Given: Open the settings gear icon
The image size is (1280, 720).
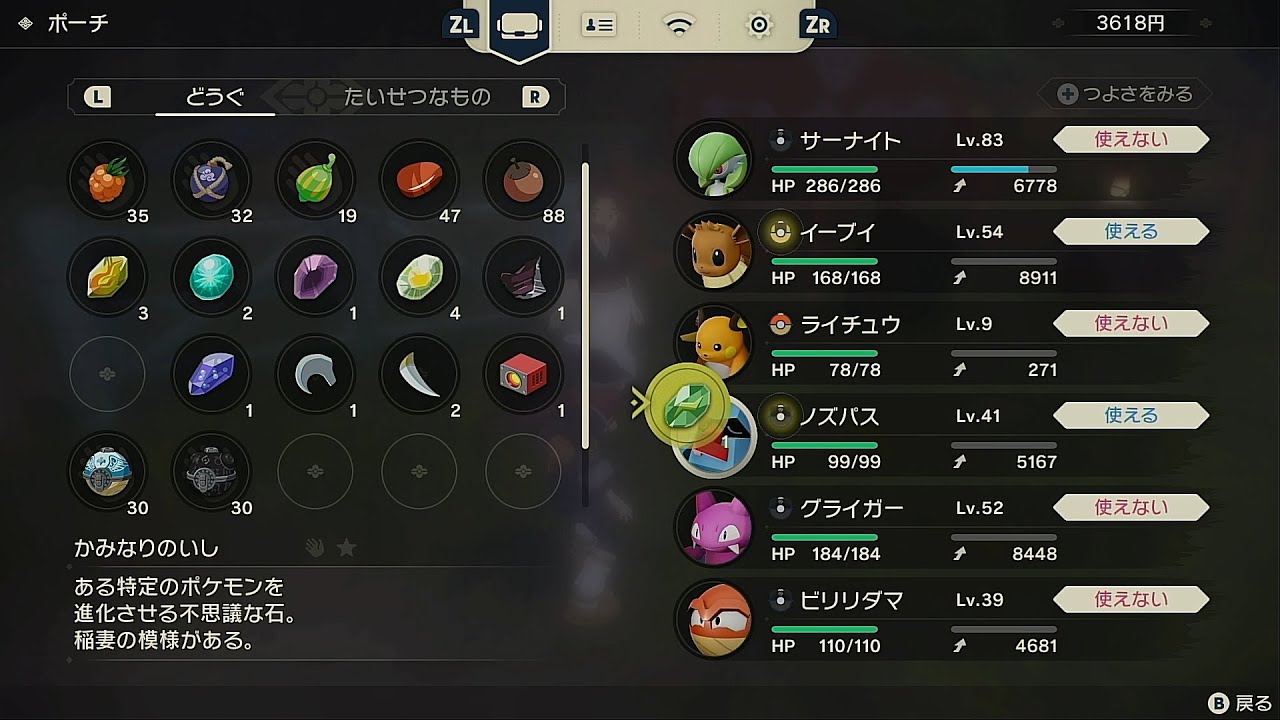Looking at the screenshot, I should pos(759,25).
